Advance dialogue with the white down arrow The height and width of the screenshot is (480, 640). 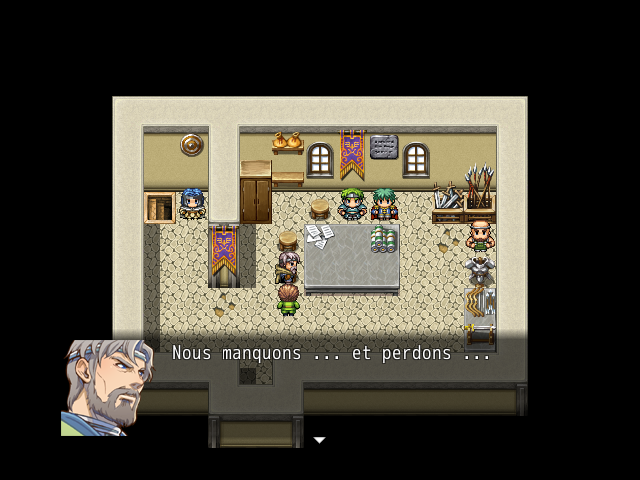(319, 440)
